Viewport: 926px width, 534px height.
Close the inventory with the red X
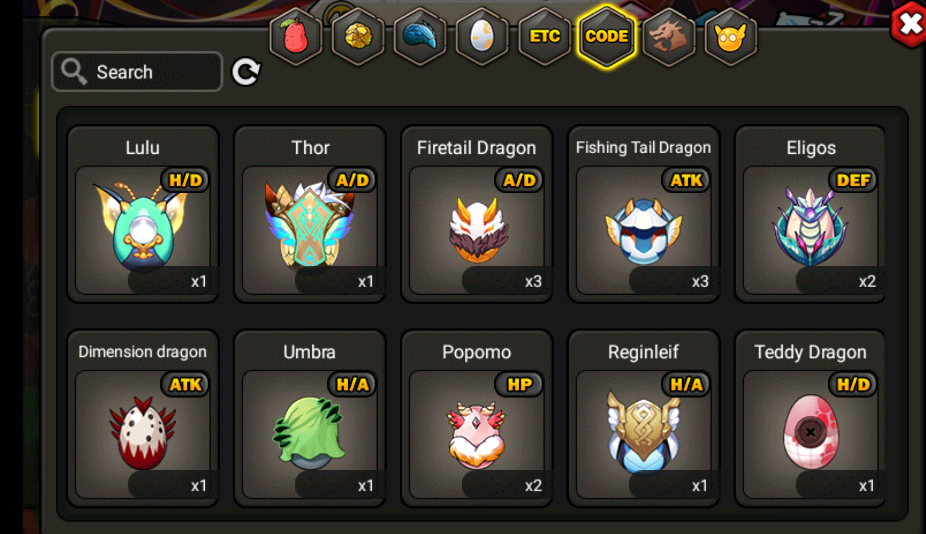[908, 25]
